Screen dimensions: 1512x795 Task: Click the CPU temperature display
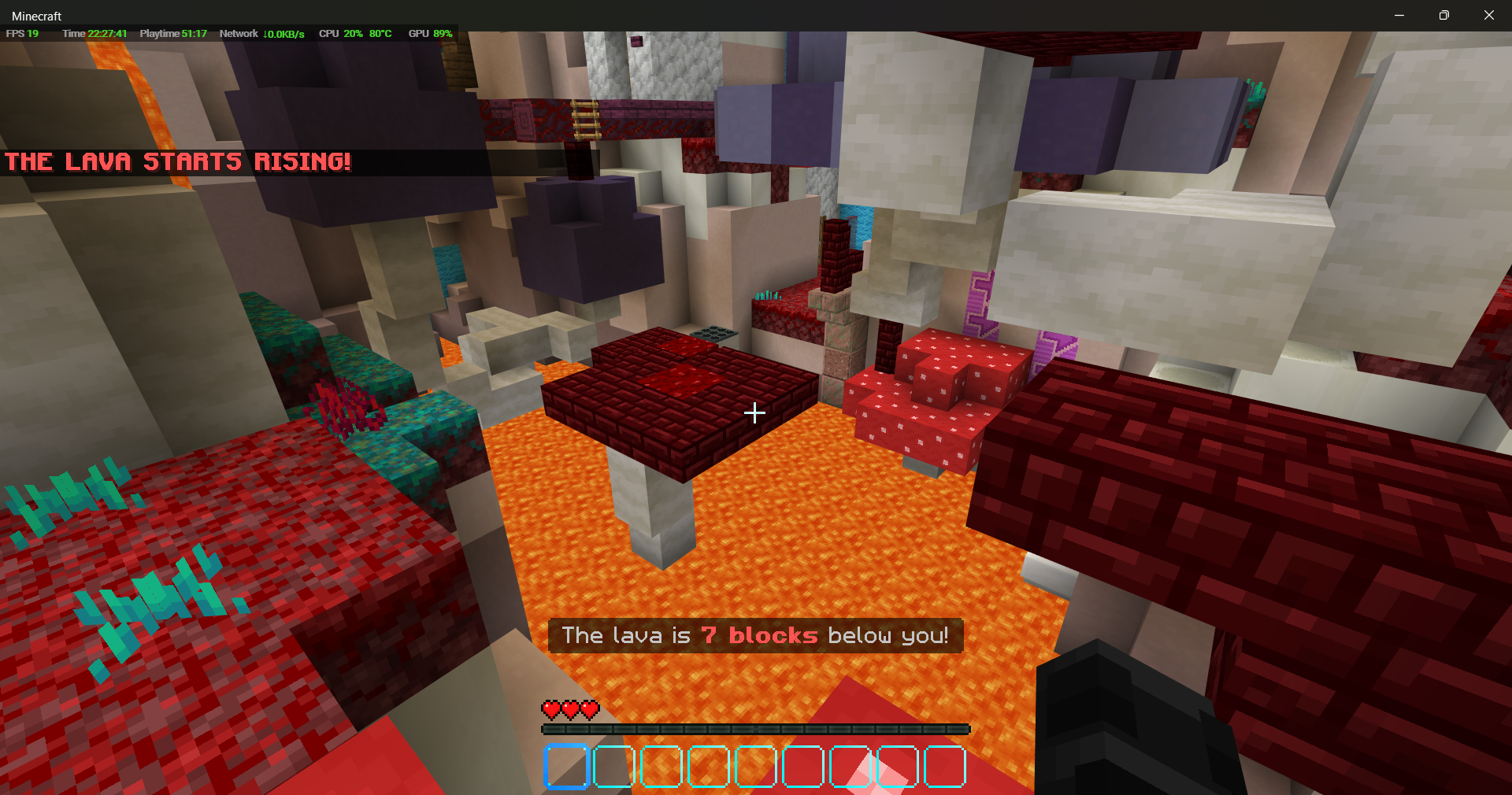[380, 34]
